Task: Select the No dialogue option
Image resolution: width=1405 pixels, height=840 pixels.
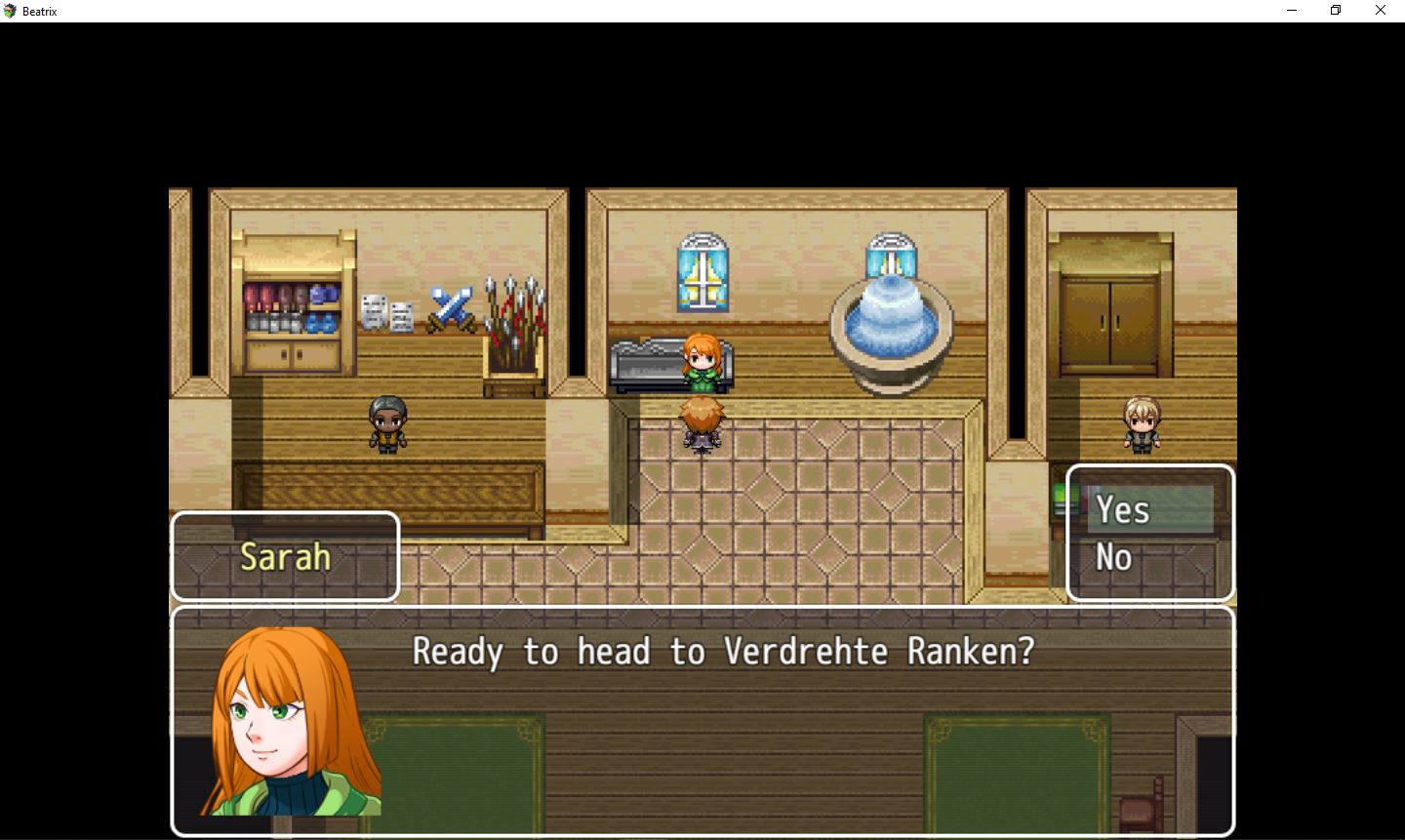Action: point(1114,558)
